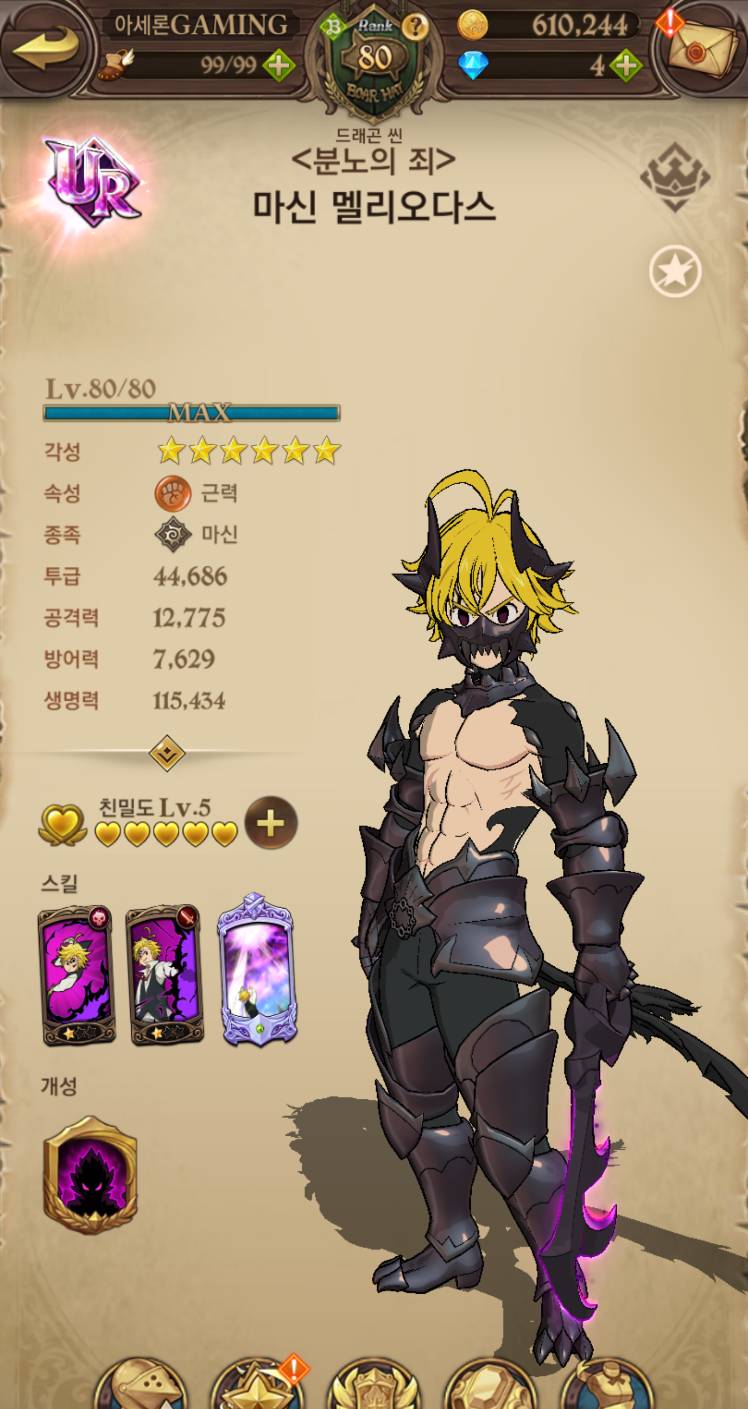Image resolution: width=748 pixels, height=1409 pixels.
Task: Go back with the arrow button
Action: point(45,45)
